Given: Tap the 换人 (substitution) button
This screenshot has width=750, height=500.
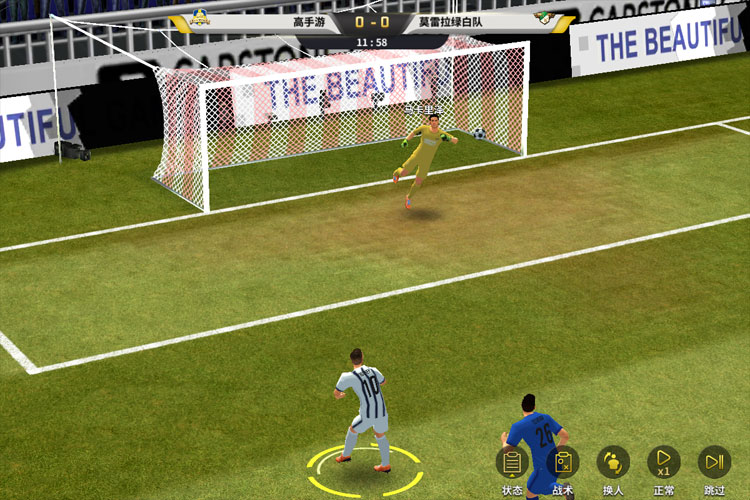Looking at the screenshot, I should coord(613,463).
